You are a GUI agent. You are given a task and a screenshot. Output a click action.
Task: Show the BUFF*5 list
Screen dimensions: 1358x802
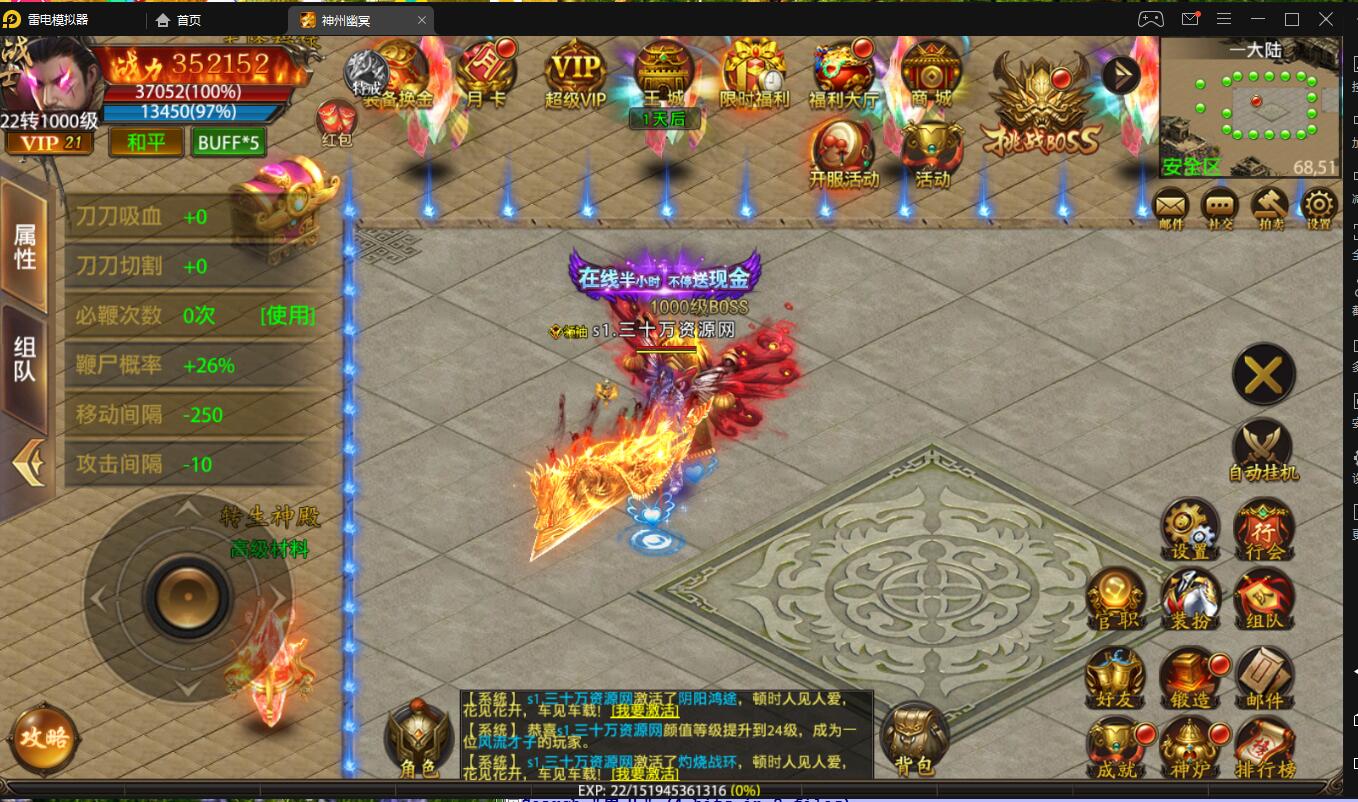(x=228, y=142)
